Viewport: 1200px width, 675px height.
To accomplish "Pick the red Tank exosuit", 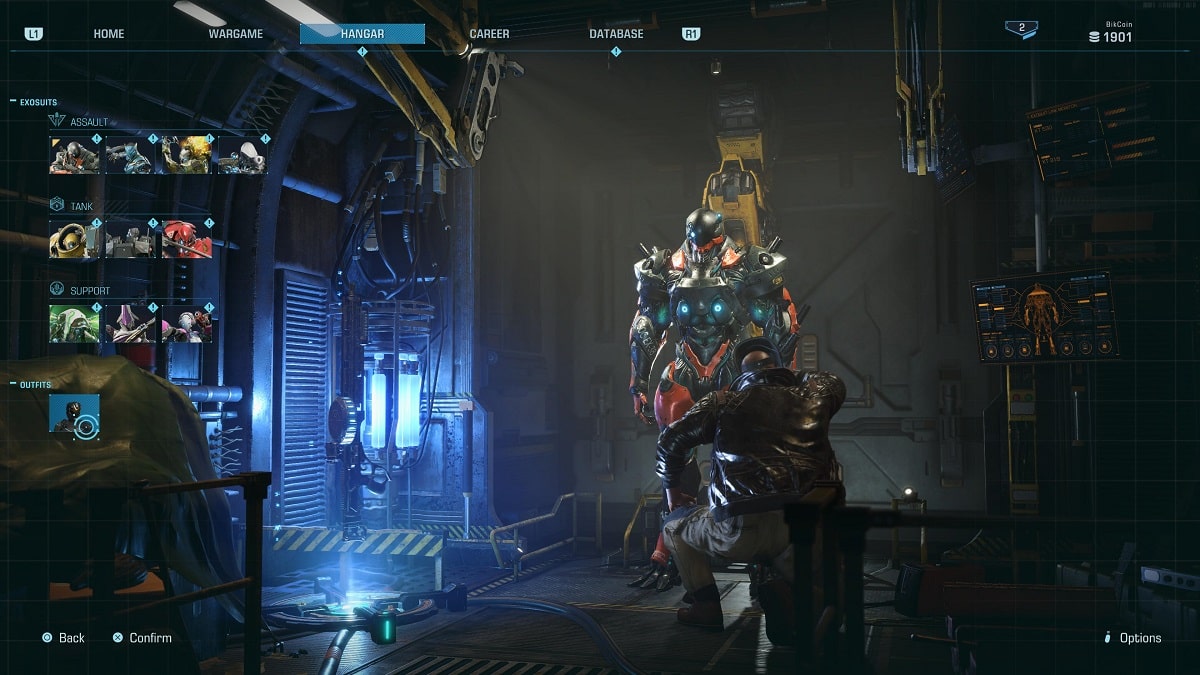I will [x=187, y=240].
